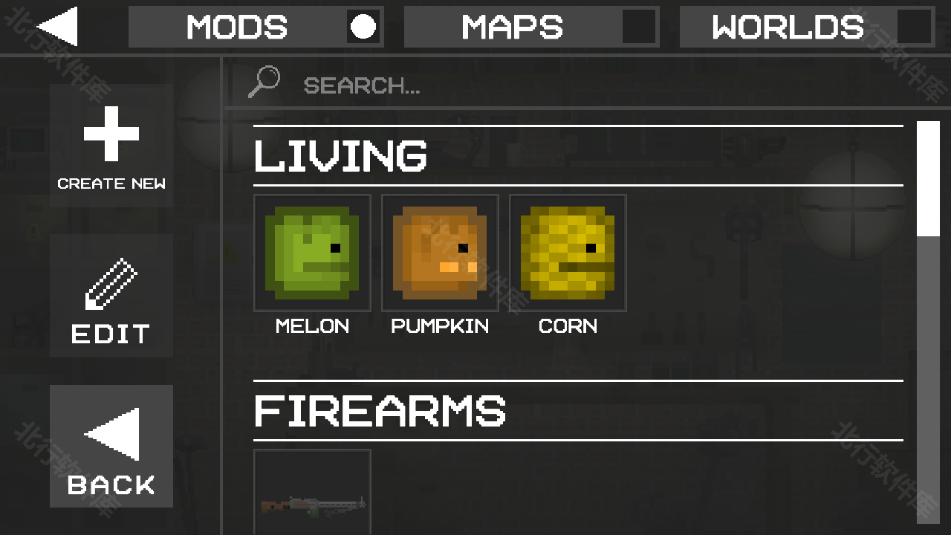Select the Pumpkin character
The image size is (951, 535).
440,254
